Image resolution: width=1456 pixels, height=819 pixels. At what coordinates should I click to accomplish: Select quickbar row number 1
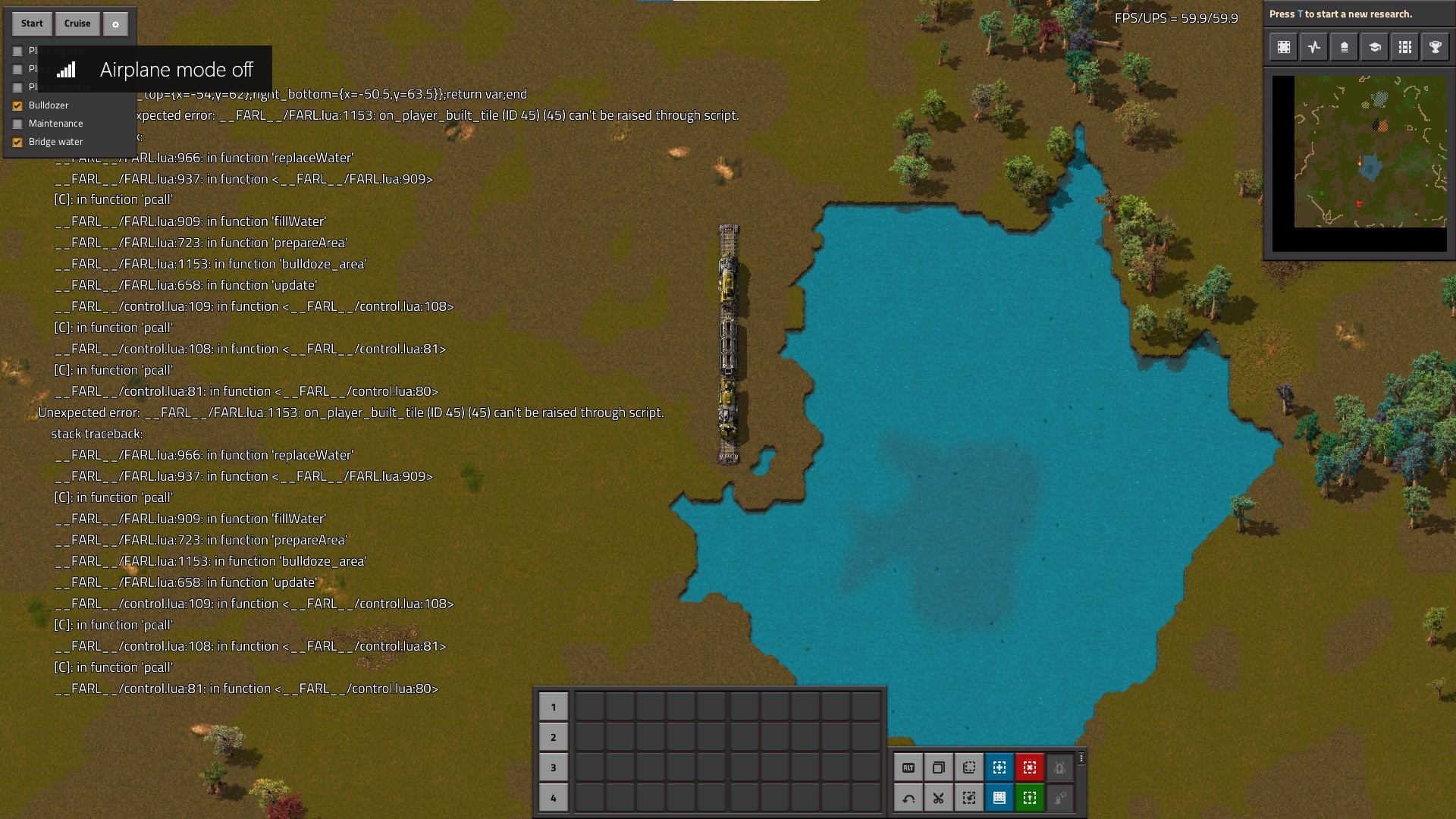tap(554, 707)
